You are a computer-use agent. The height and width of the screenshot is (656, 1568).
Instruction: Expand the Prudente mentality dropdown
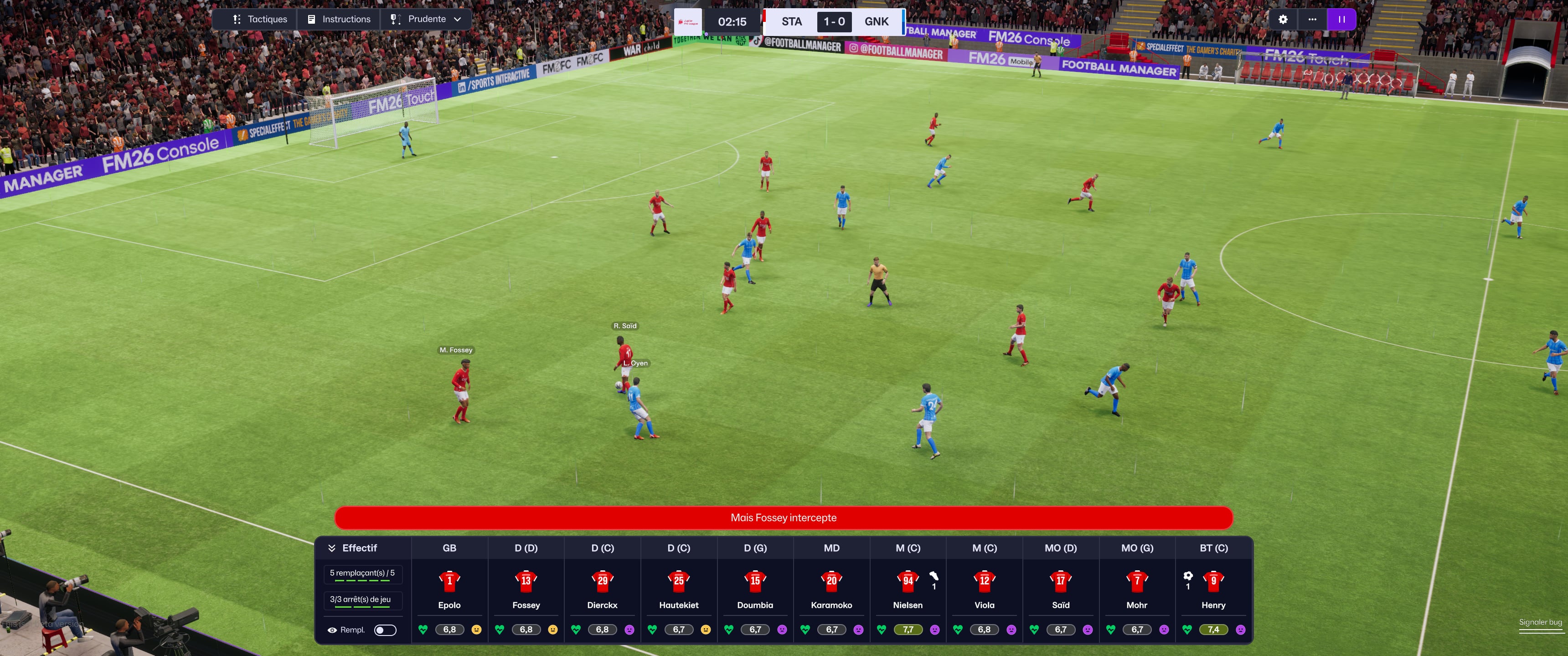(x=426, y=20)
